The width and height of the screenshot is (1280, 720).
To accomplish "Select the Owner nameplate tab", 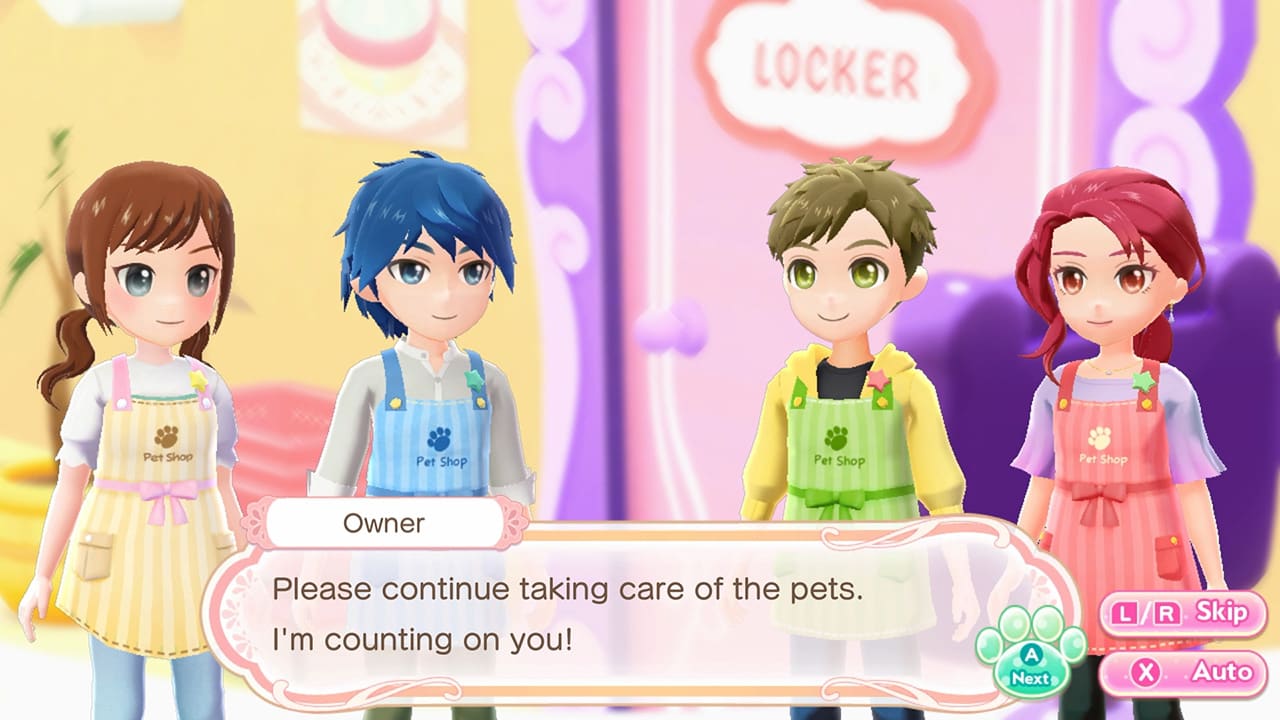I will coord(383,522).
